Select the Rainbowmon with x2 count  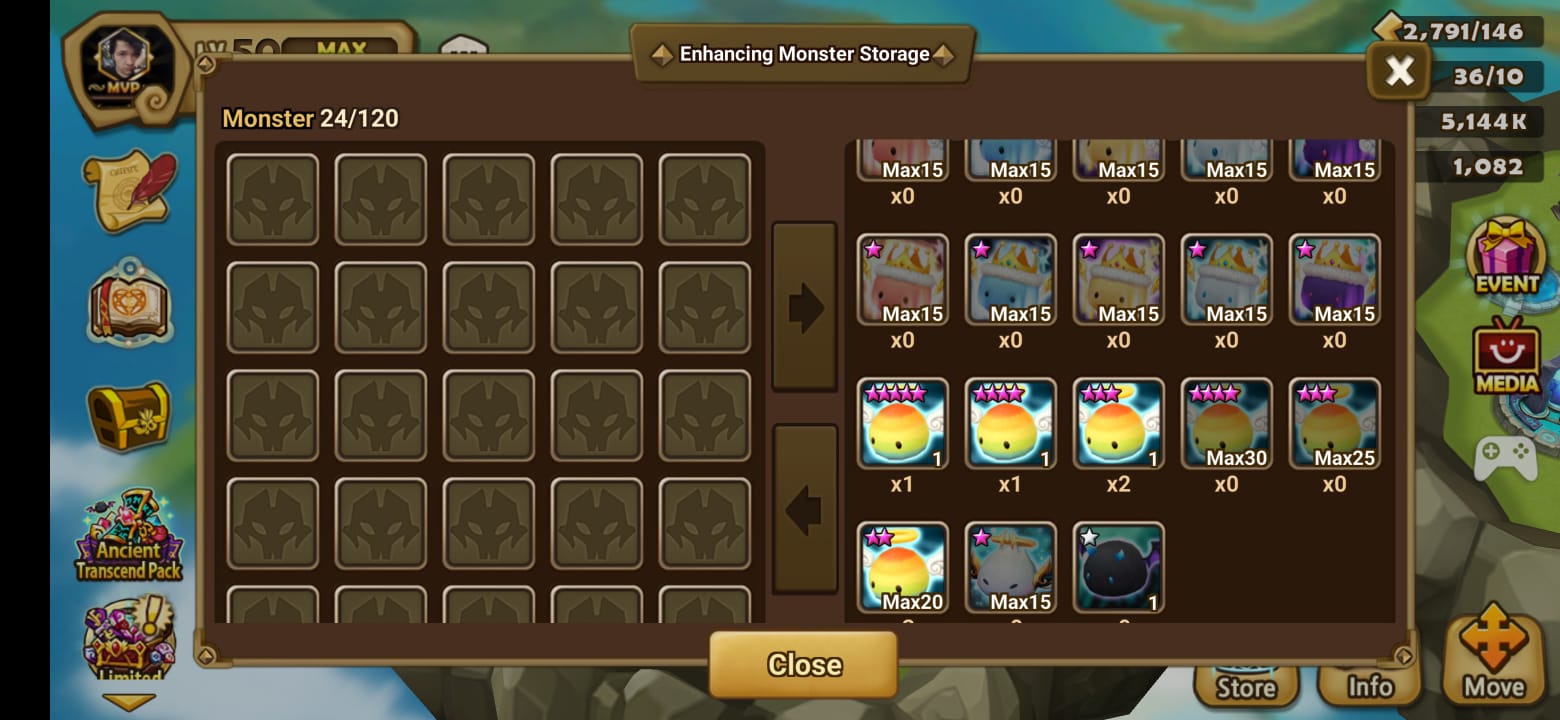pos(1118,424)
